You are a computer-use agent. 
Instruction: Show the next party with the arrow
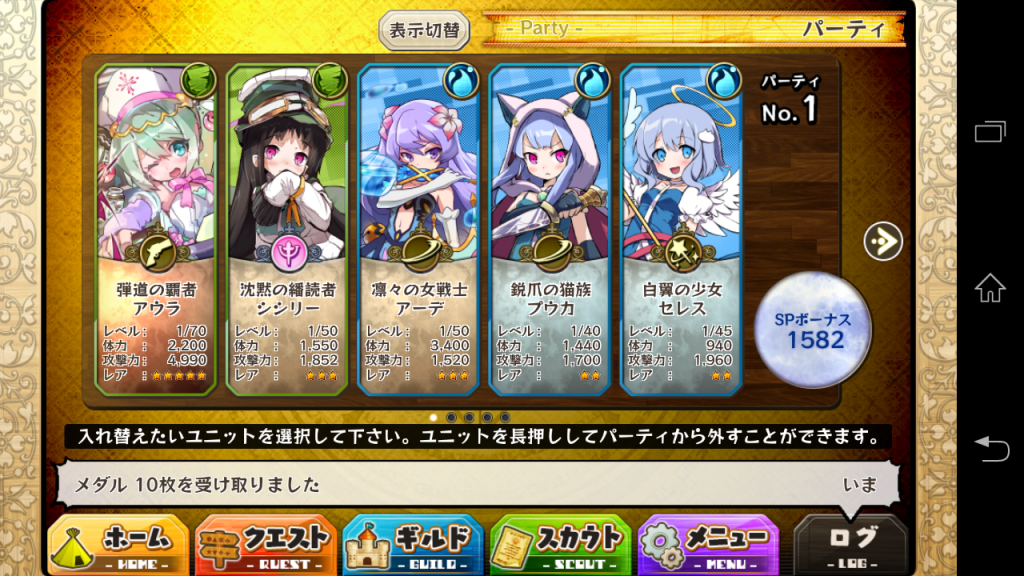(883, 240)
